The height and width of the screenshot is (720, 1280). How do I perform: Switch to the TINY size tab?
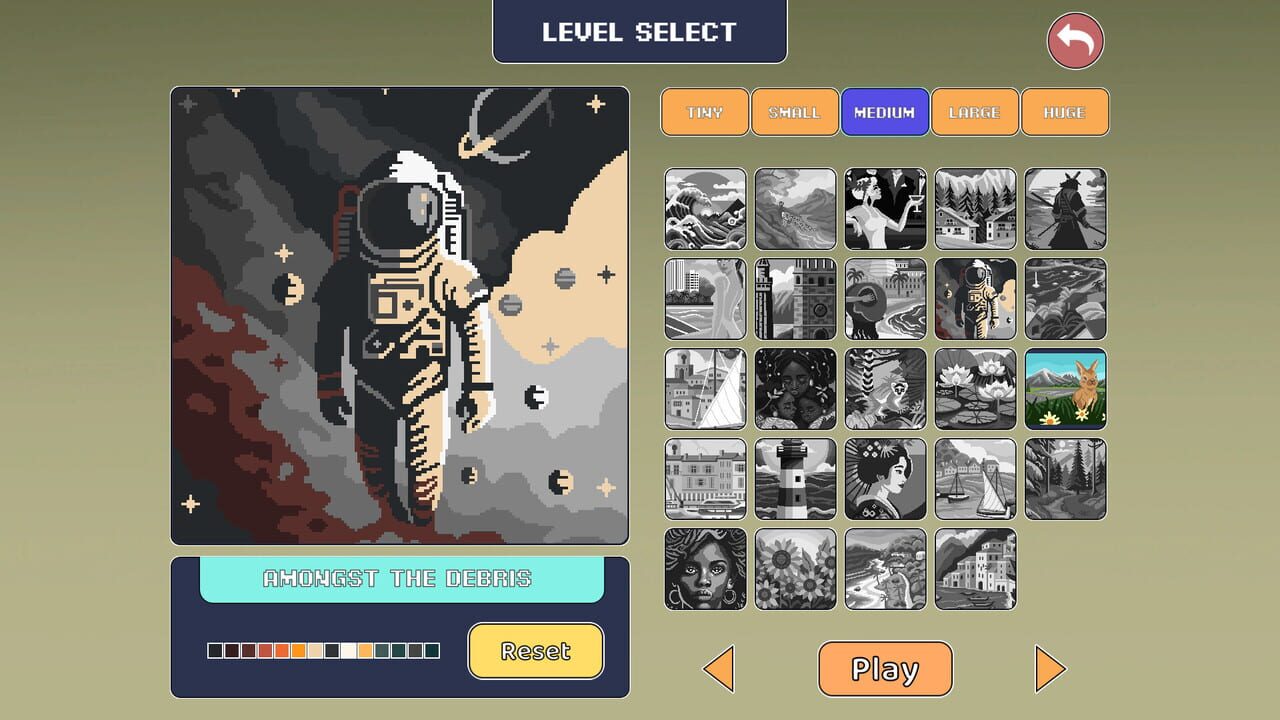[705, 112]
